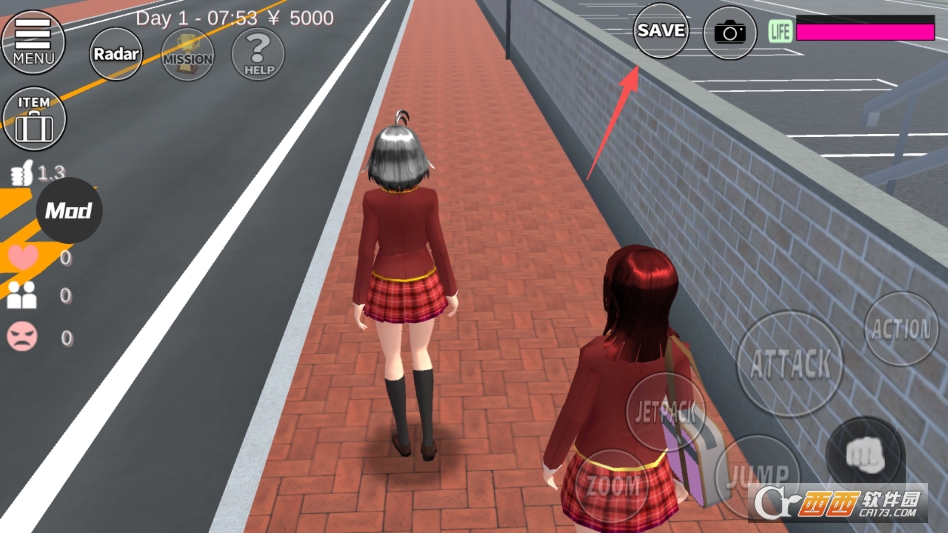The height and width of the screenshot is (533, 948).
Task: Show the Help question mark
Action: 258,54
